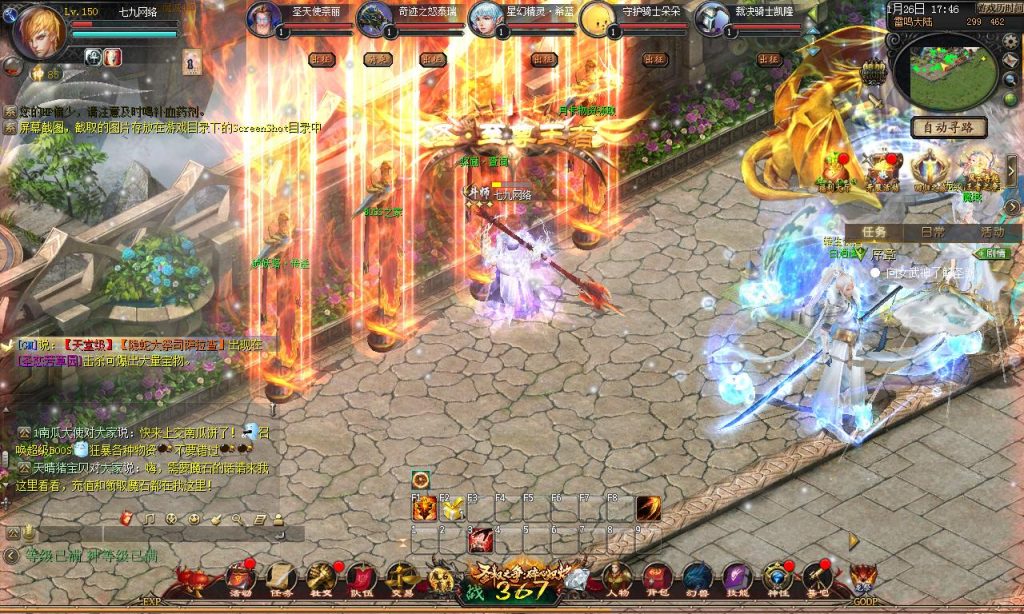Open 活动 events icon in bottom bar

click(240, 579)
